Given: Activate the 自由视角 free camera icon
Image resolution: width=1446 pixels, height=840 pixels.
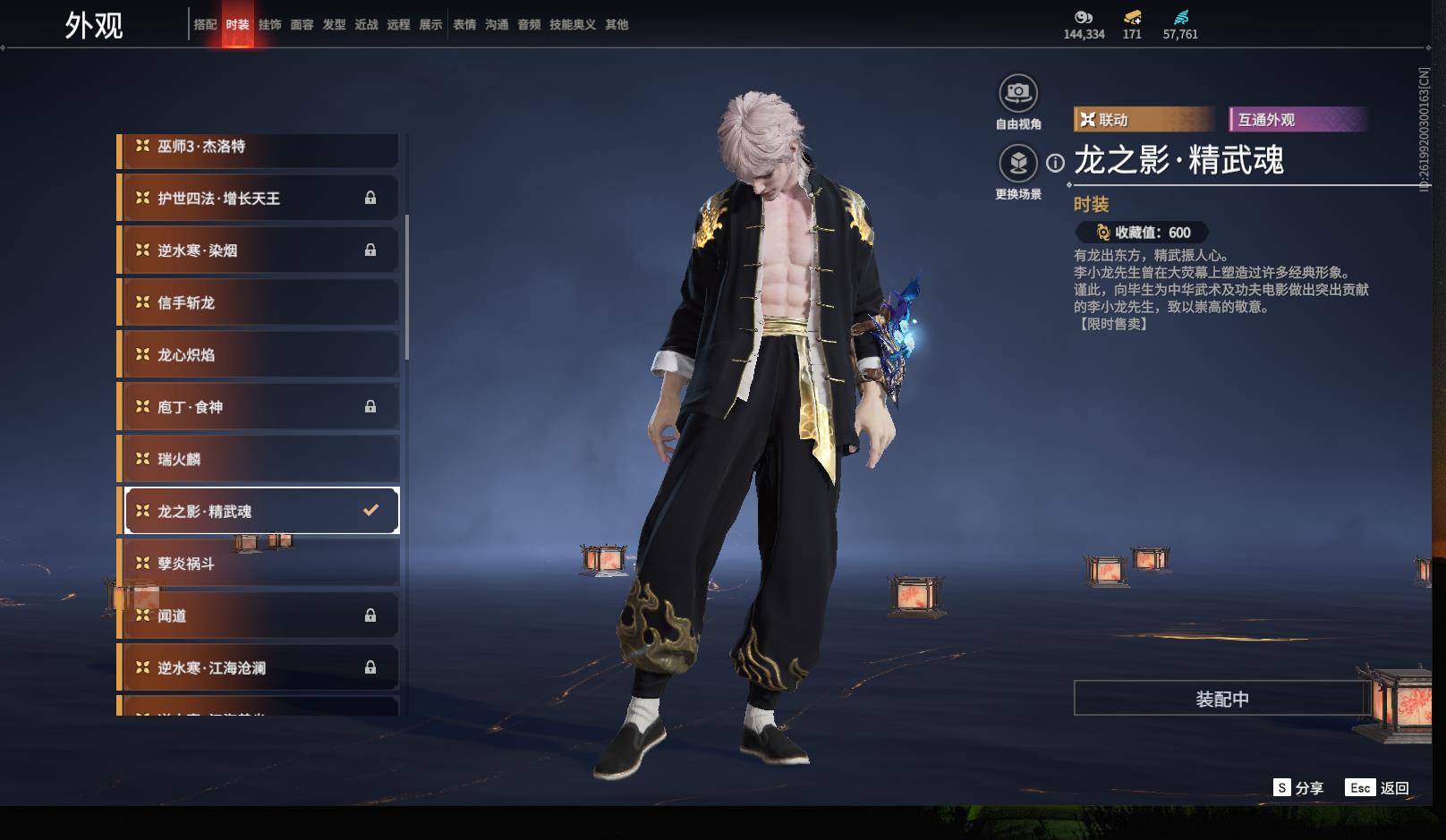Looking at the screenshot, I should [x=1017, y=93].
